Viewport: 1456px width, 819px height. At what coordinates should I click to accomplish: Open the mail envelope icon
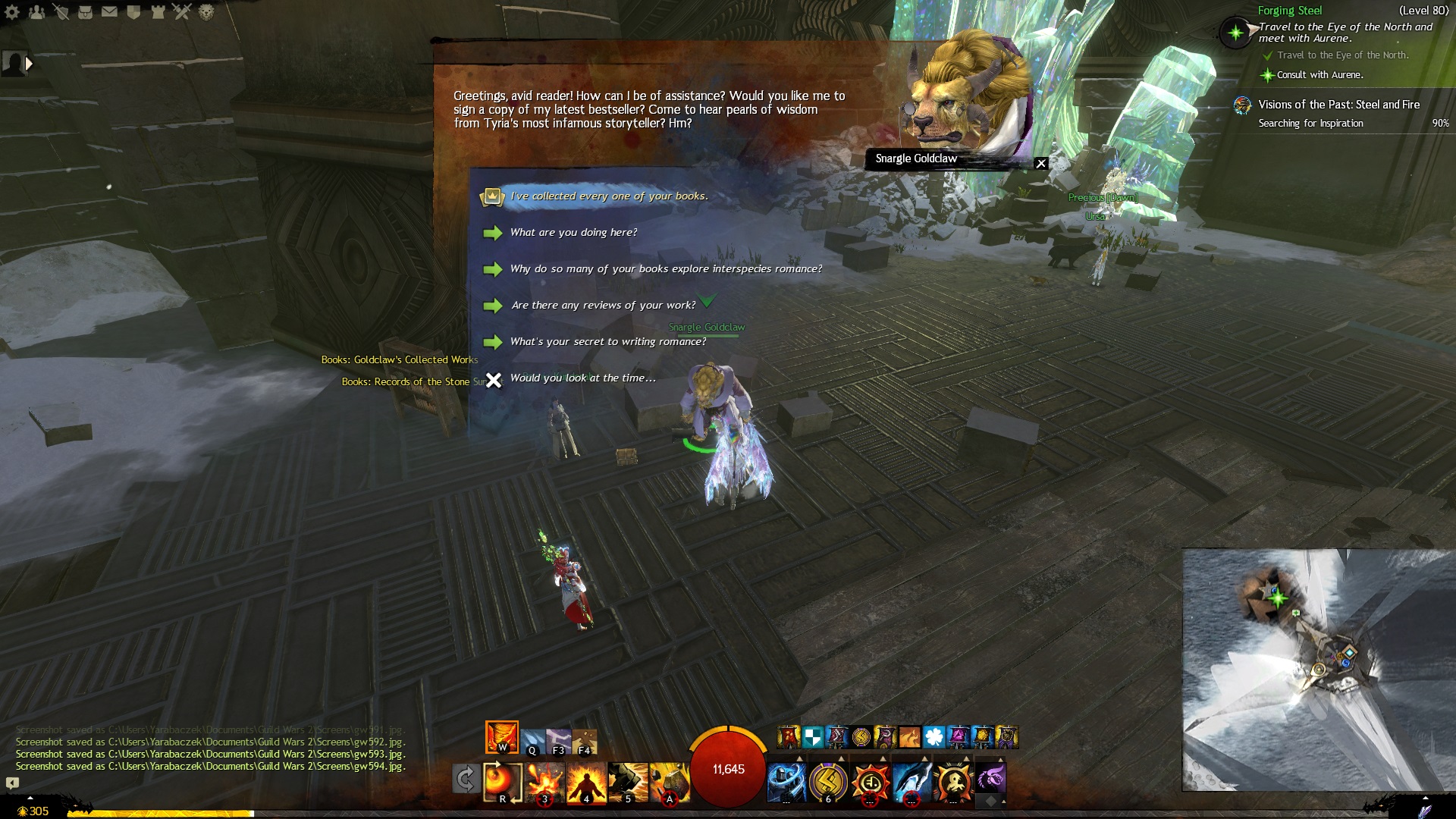[x=109, y=12]
